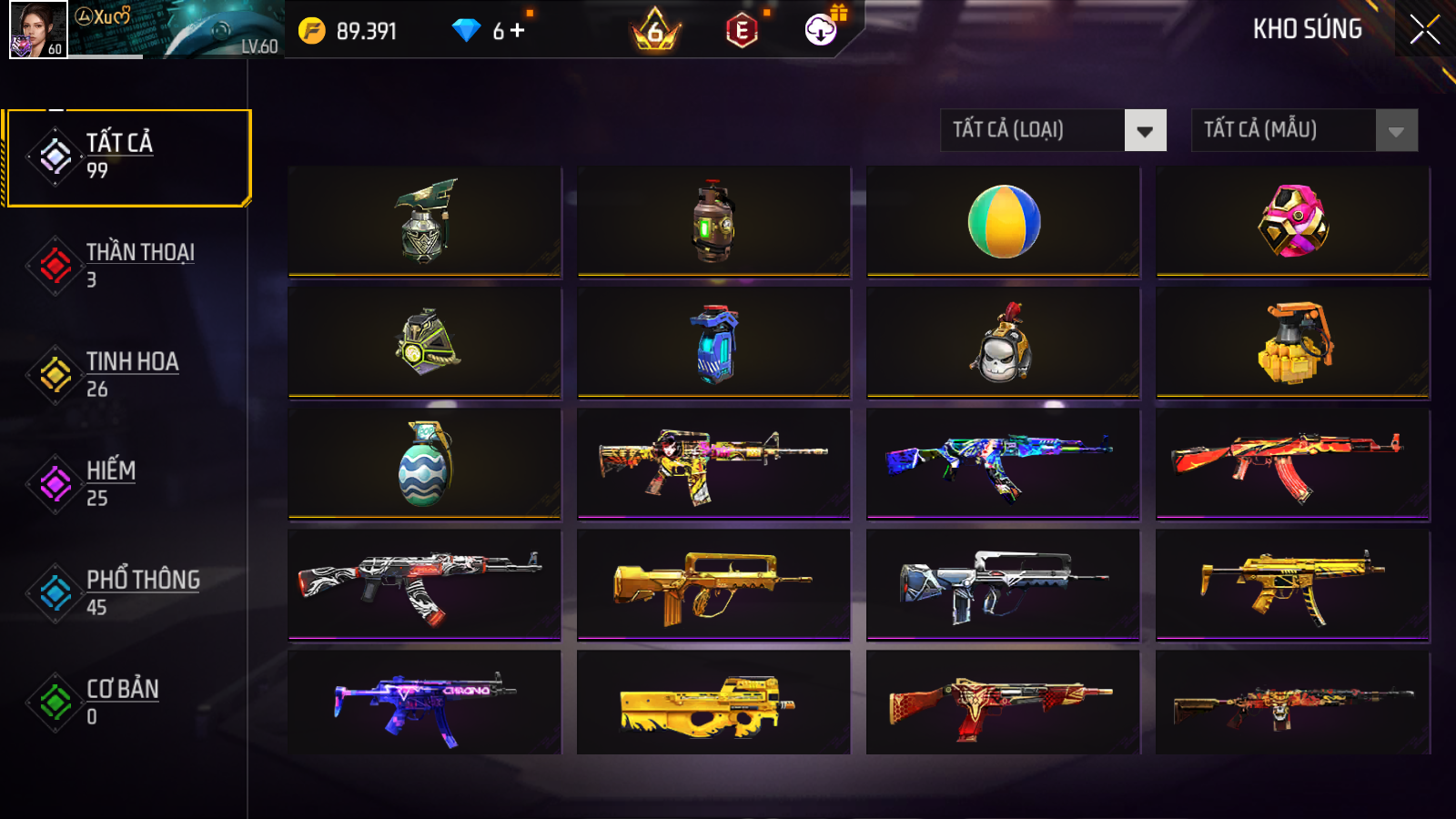Screen dimensions: 1456x819
Task: Open the cloud download gift icon
Action: pos(822,29)
